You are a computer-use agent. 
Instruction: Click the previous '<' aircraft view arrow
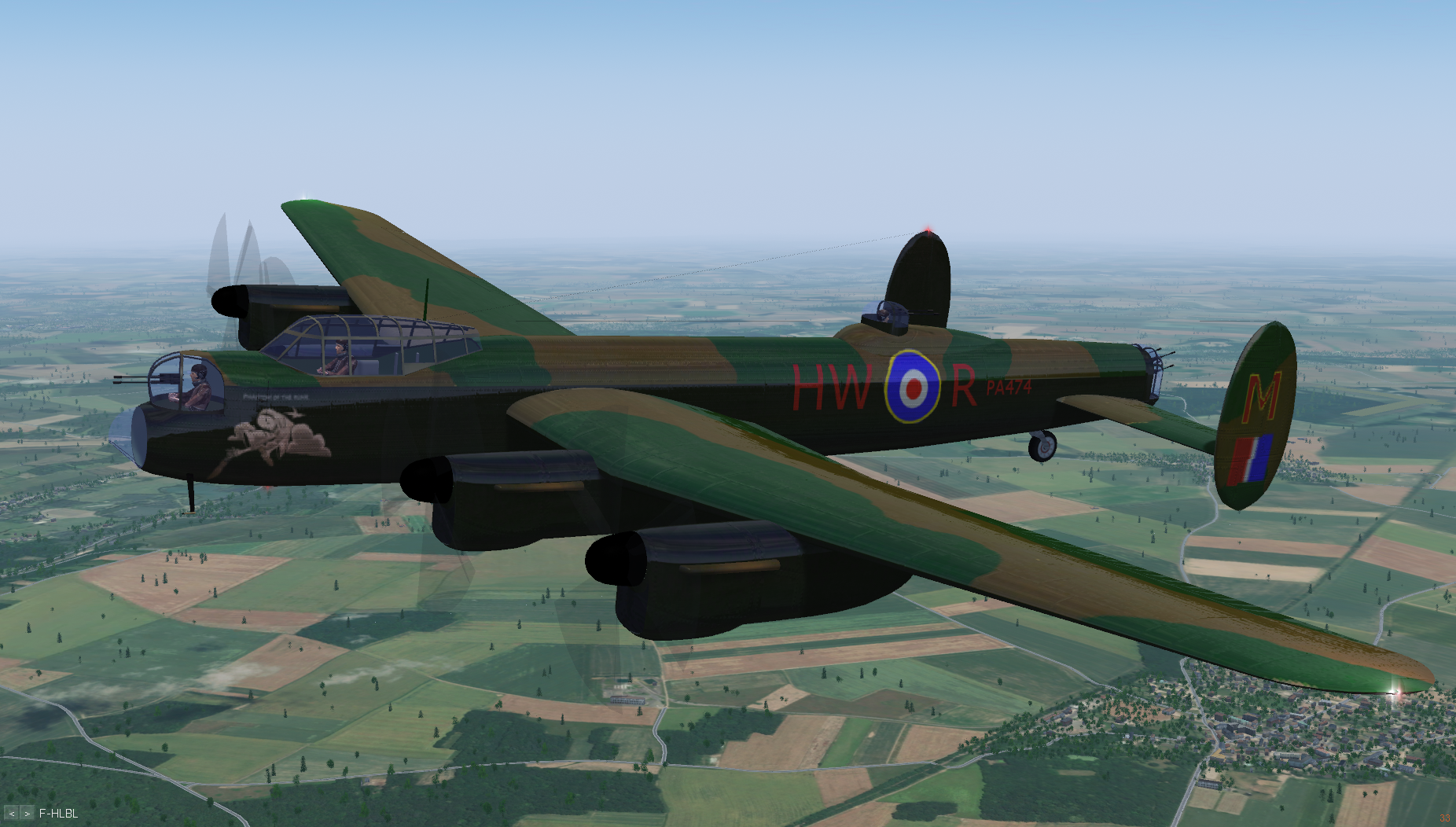click(12, 814)
